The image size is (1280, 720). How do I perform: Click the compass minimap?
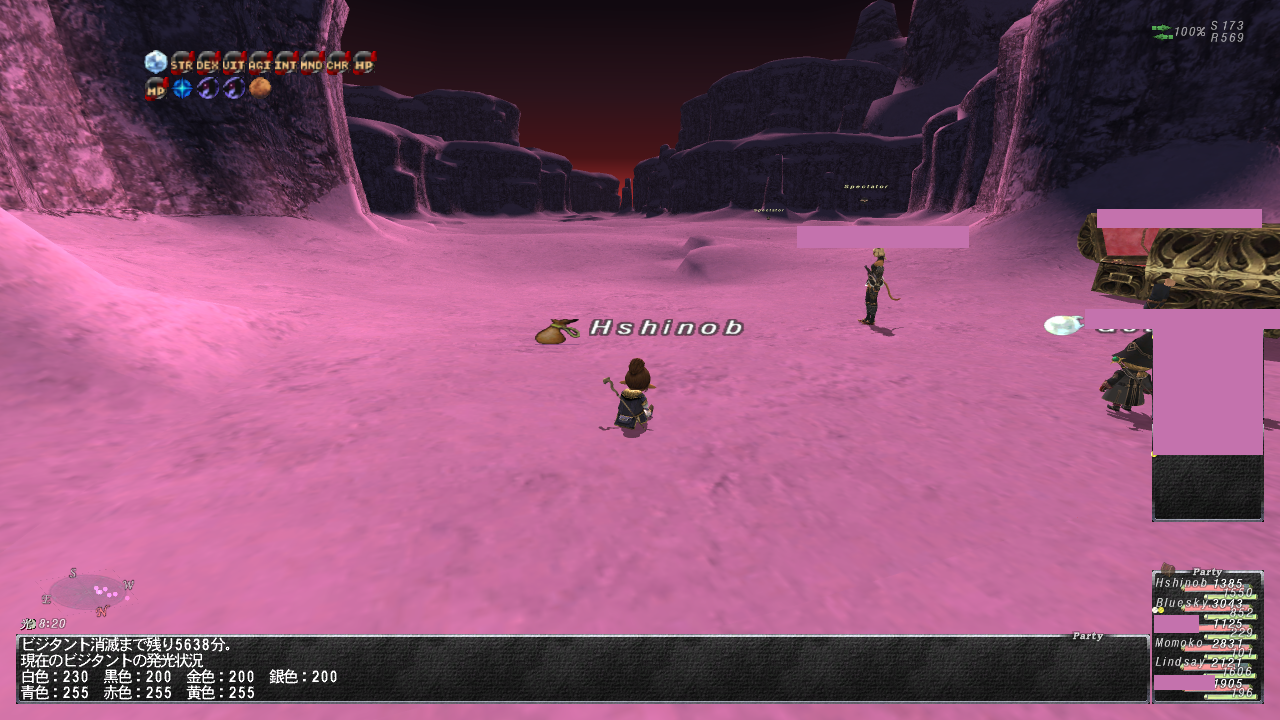(88, 592)
